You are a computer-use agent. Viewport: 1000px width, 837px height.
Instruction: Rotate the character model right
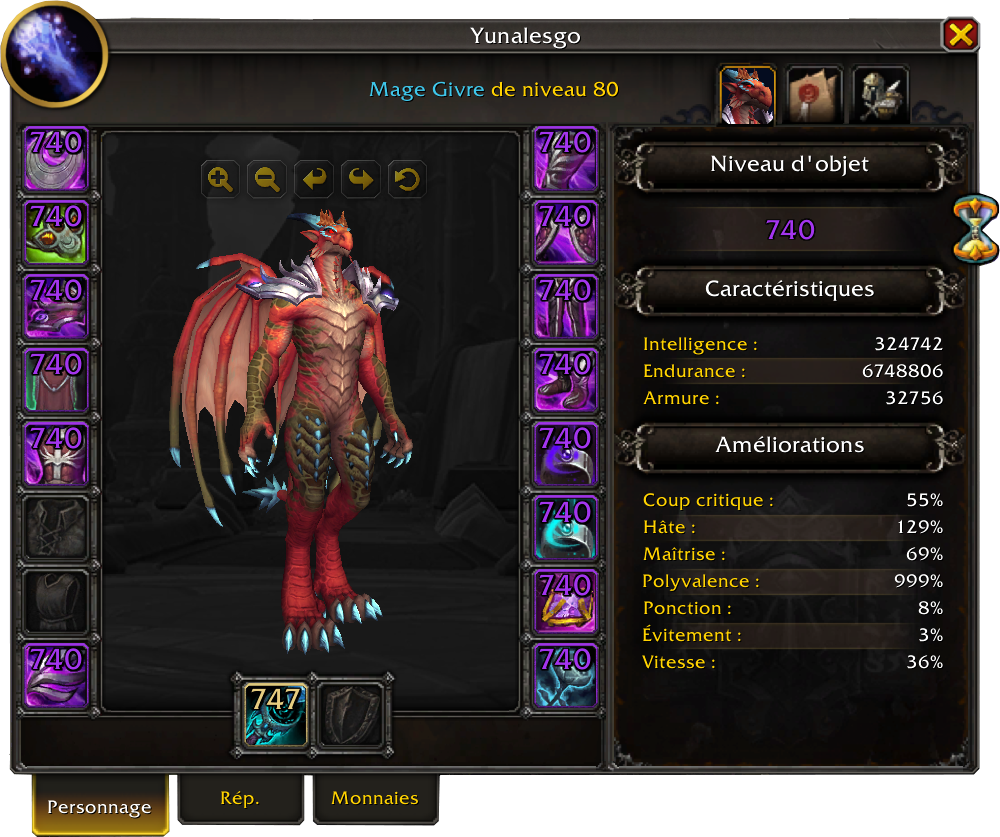361,180
